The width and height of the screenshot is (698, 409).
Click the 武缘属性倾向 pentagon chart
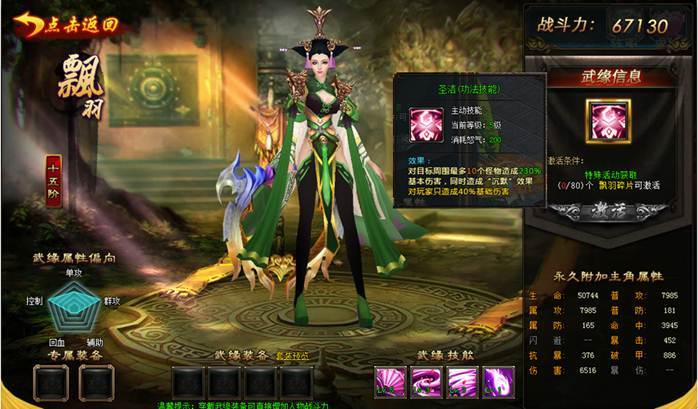[x=74, y=303]
